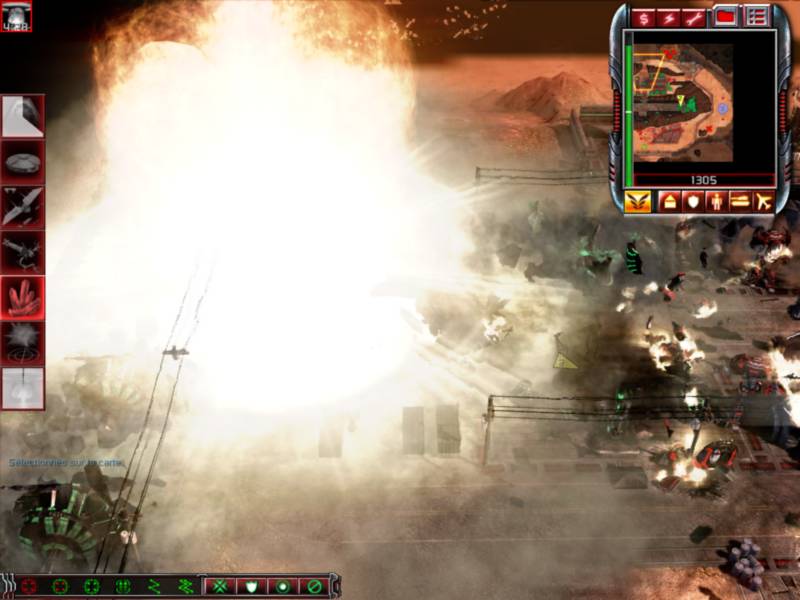Open the objectives list tab

[756, 17]
